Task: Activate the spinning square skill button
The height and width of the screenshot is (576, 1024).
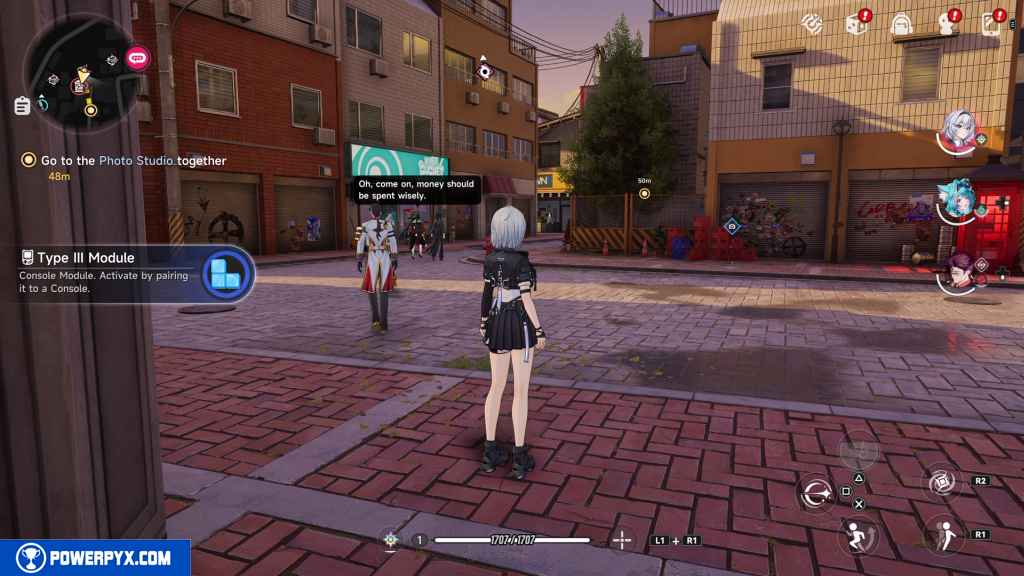Action: coord(941,482)
